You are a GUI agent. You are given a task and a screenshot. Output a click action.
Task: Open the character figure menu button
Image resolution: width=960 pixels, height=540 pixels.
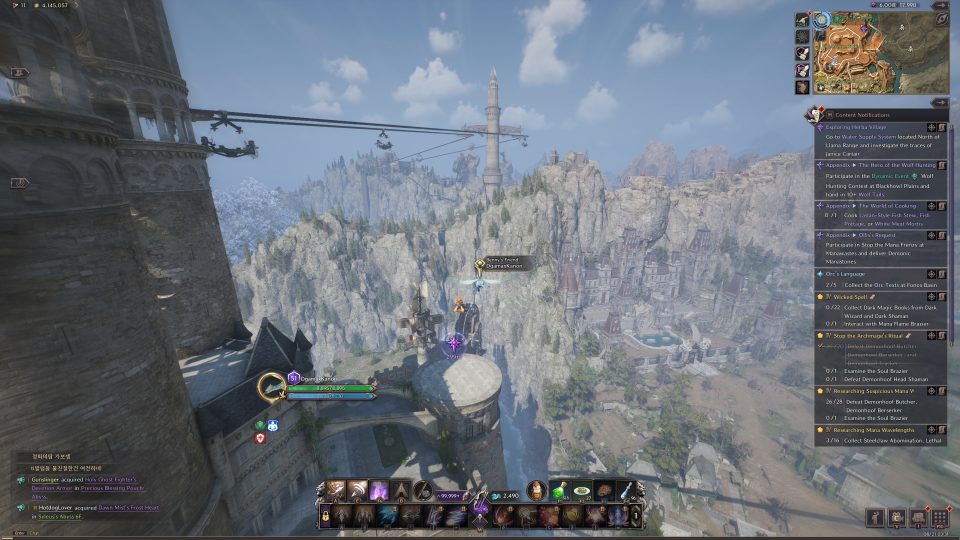tap(874, 517)
